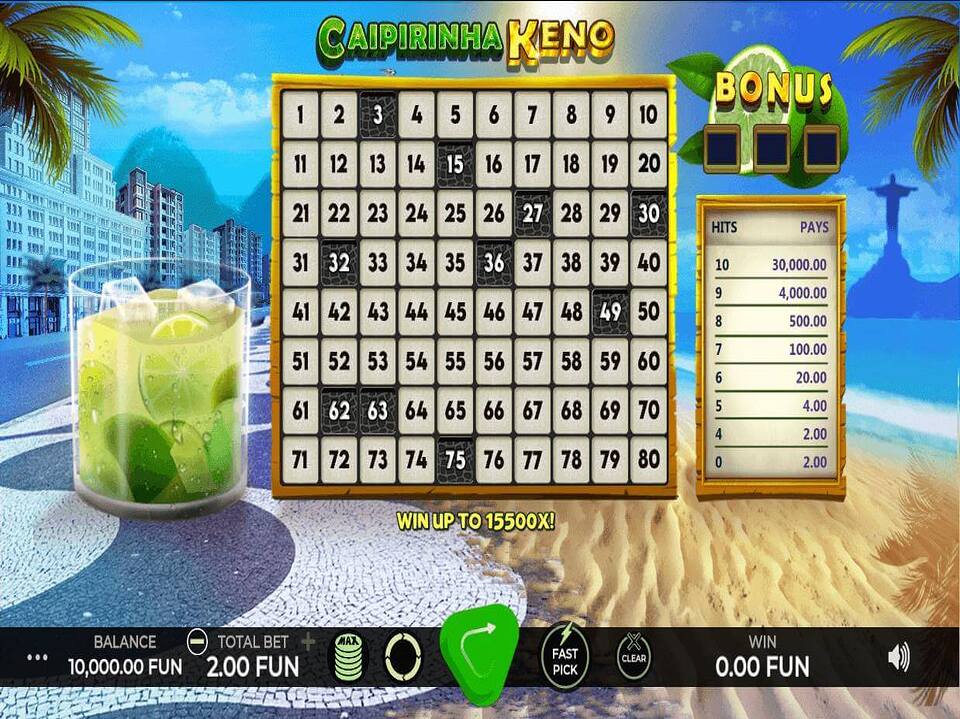Pick number 71 tile
The height and width of the screenshot is (719, 960).
300,460
